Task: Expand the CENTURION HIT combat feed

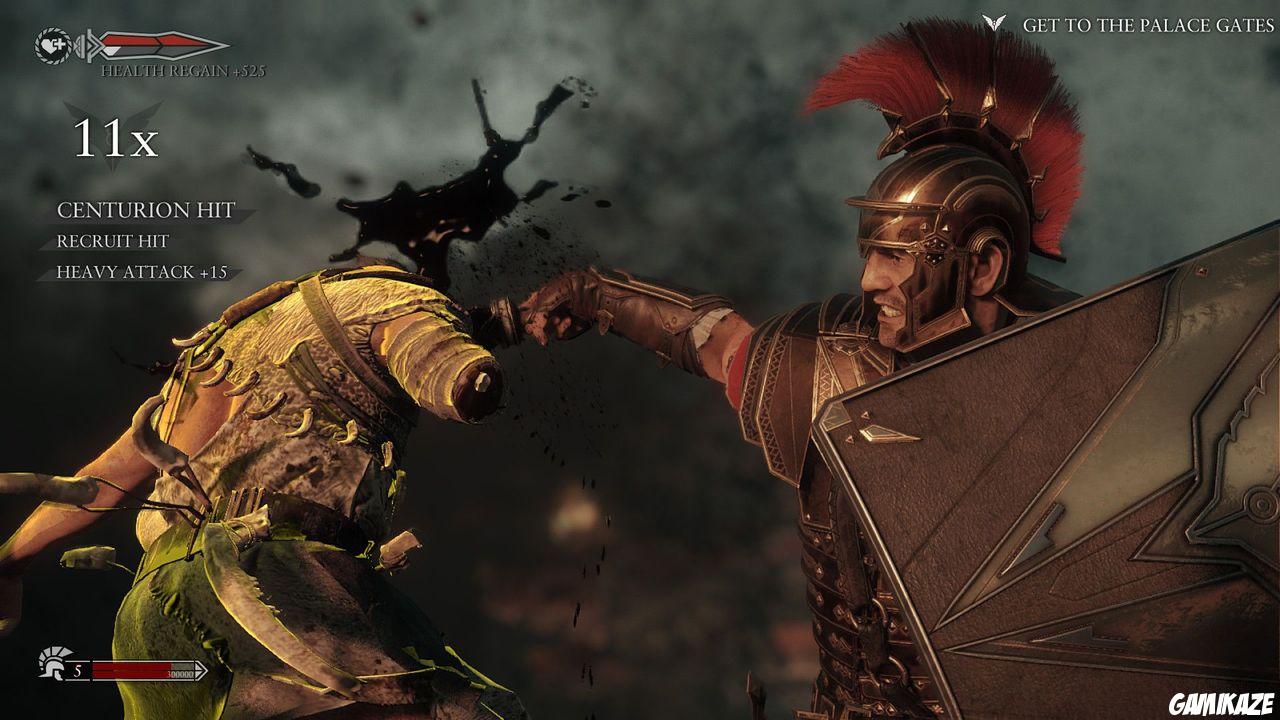Action: (x=146, y=210)
